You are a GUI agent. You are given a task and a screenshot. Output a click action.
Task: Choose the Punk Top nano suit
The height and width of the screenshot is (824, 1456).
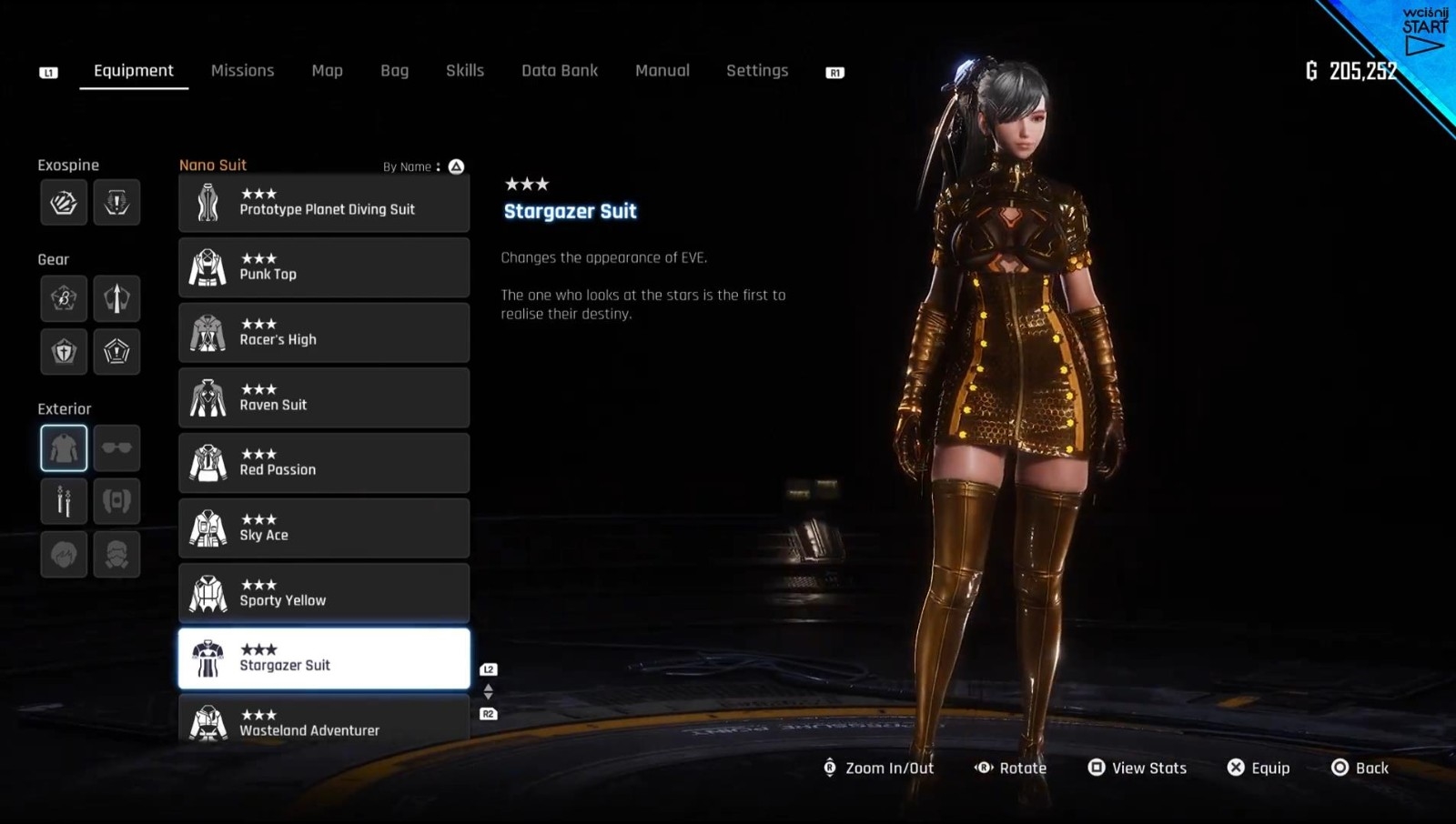pos(324,267)
